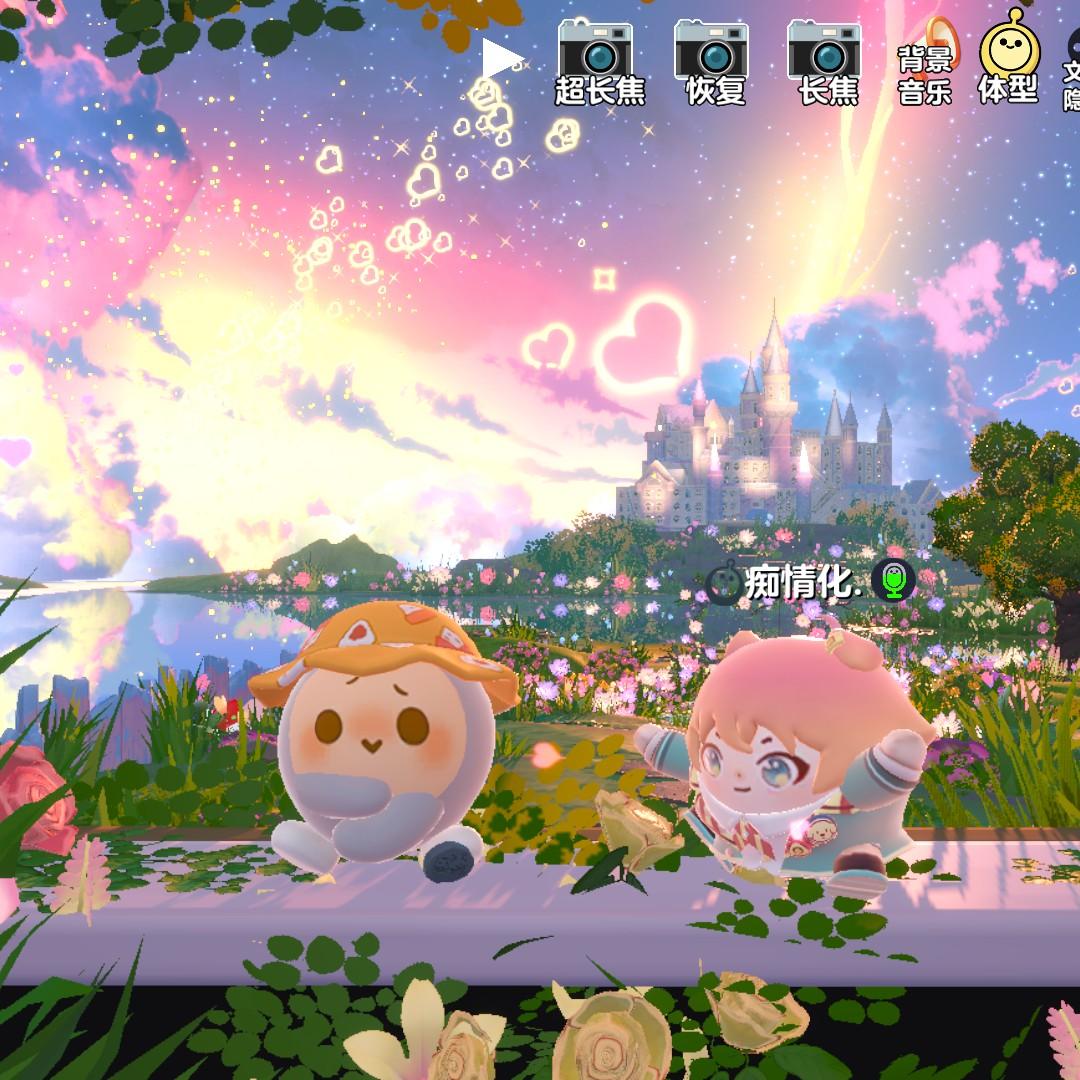The height and width of the screenshot is (1080, 1080).
Task: Choose the 长焦 telephoto camera
Action: pos(828,62)
